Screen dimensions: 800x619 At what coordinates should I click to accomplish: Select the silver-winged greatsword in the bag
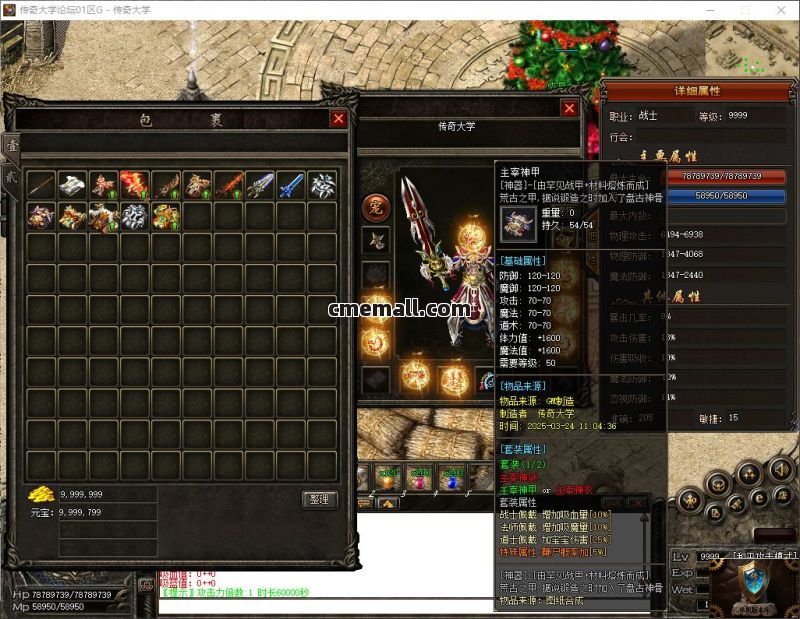coord(258,185)
